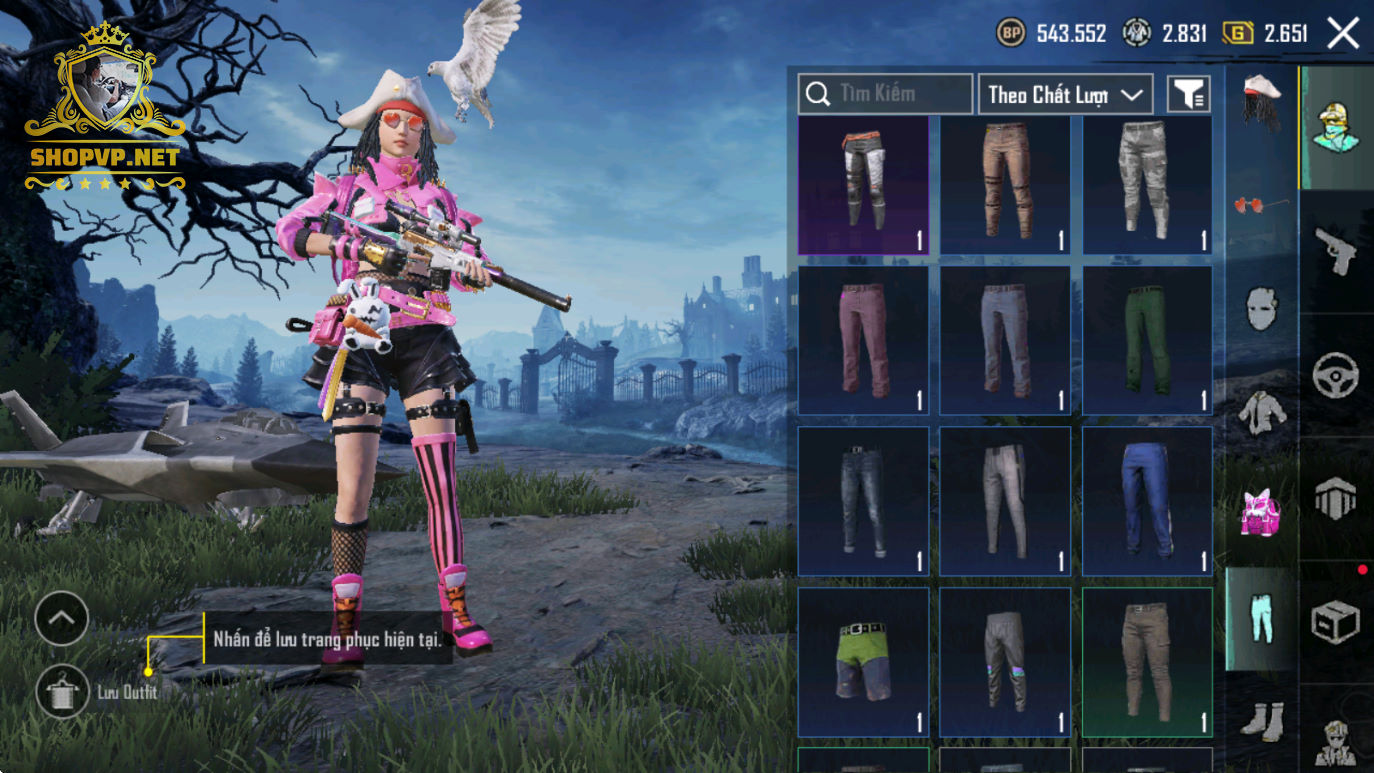1374x773 pixels.
Task: Click the Tìm Kiếm search field
Action: [885, 94]
